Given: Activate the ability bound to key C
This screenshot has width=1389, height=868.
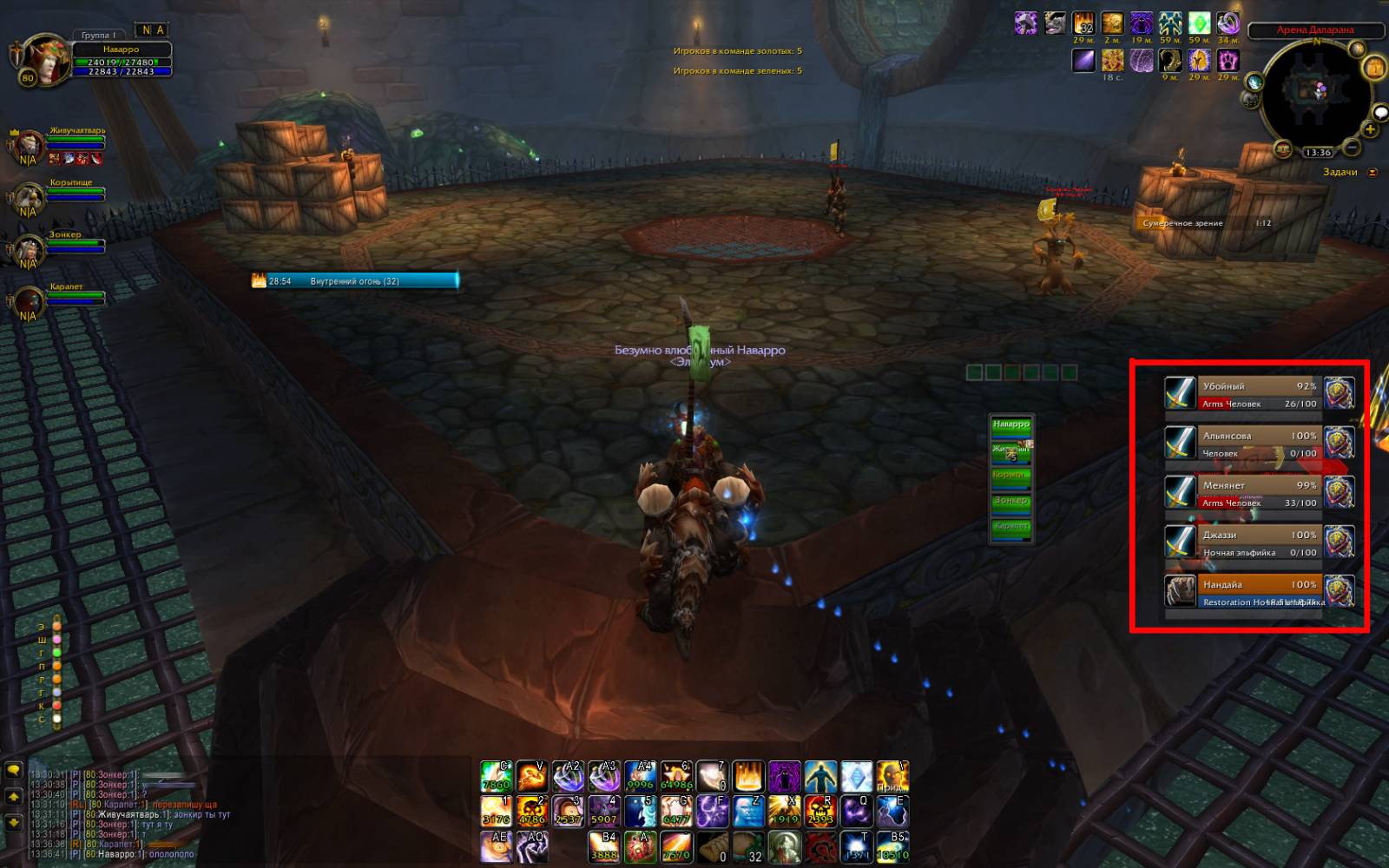Looking at the screenshot, I should pyautogui.click(x=496, y=776).
